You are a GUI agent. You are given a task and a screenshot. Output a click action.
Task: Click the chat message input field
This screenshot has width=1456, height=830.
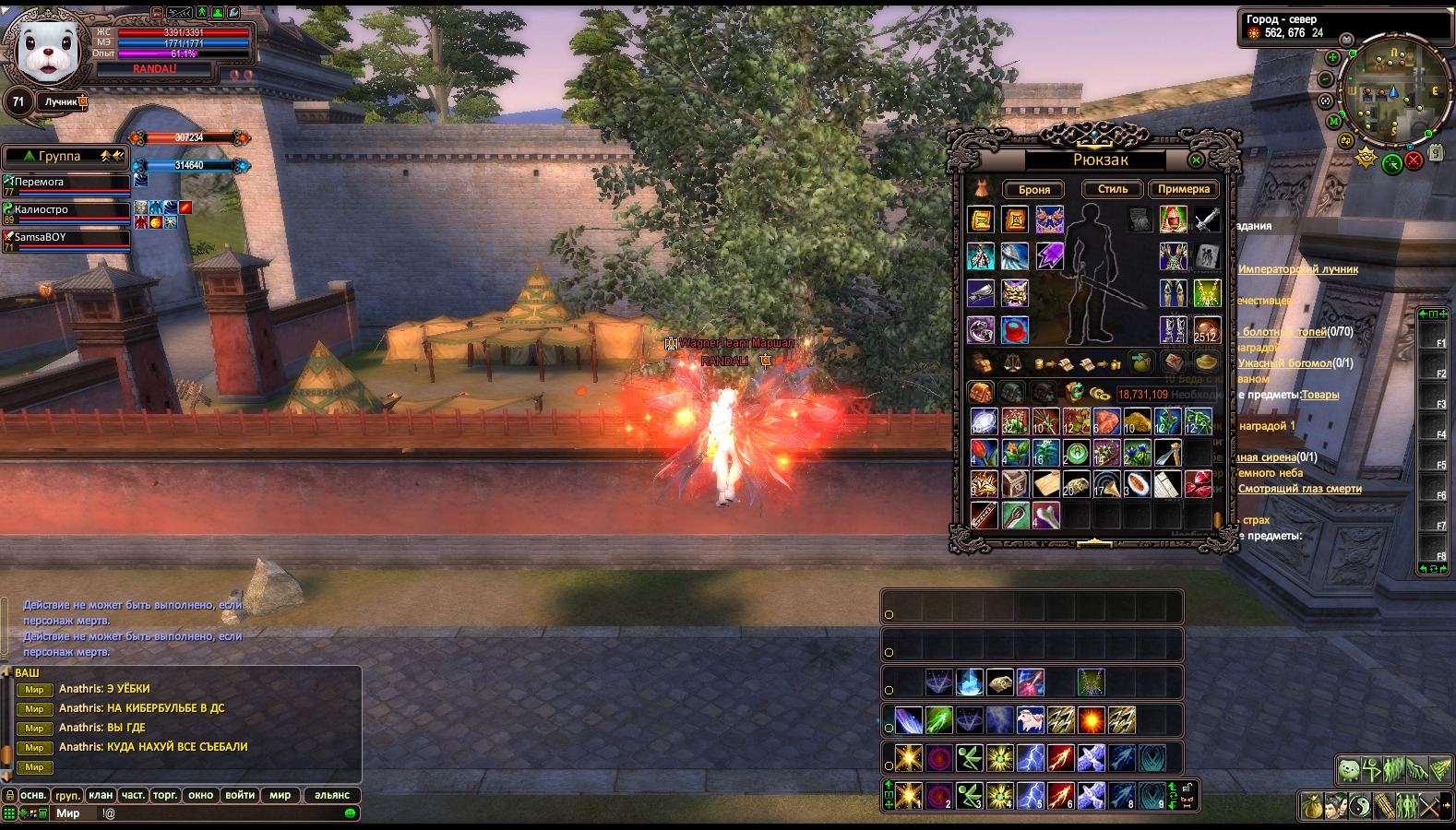221,813
